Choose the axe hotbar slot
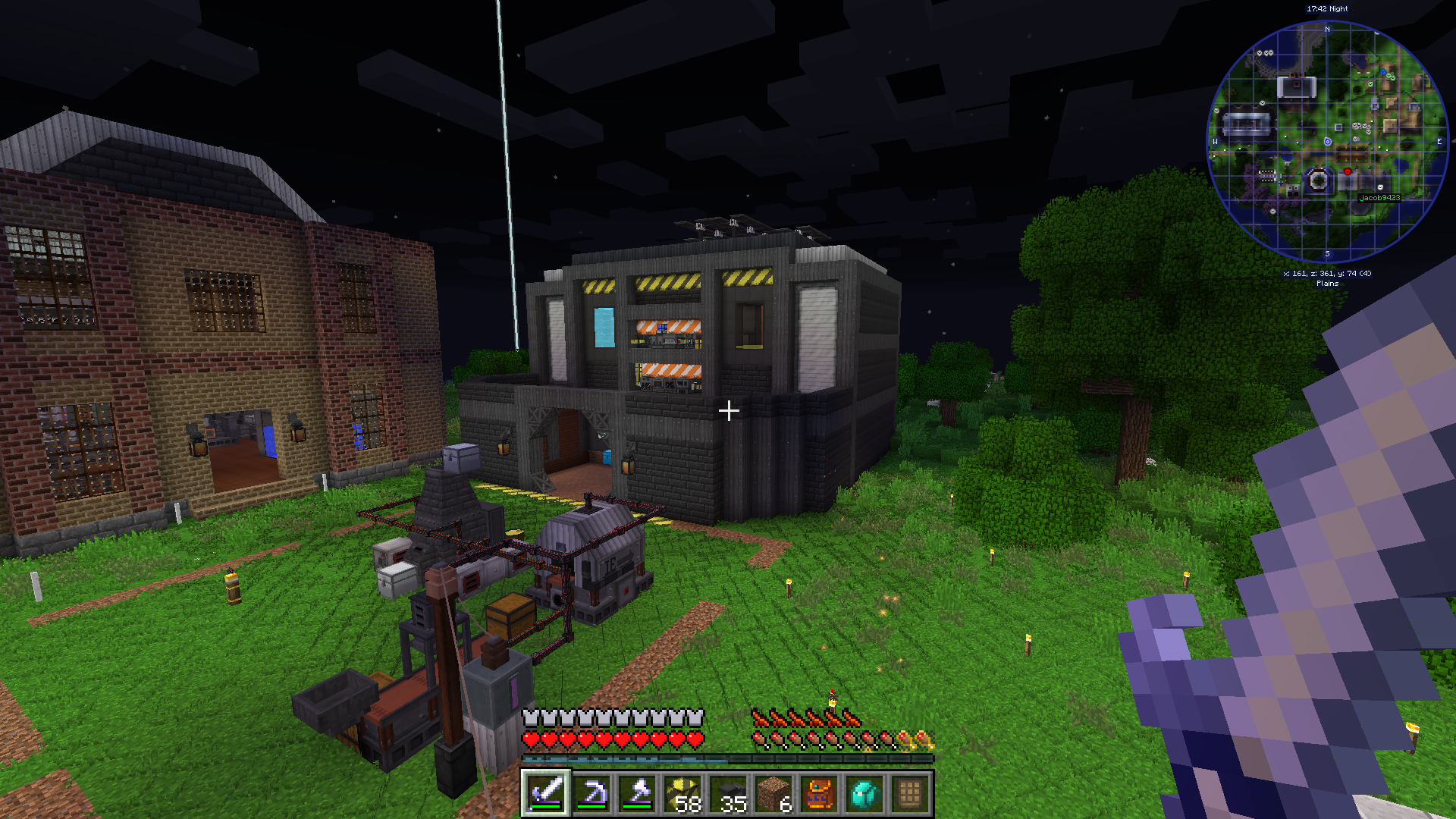 (637, 794)
